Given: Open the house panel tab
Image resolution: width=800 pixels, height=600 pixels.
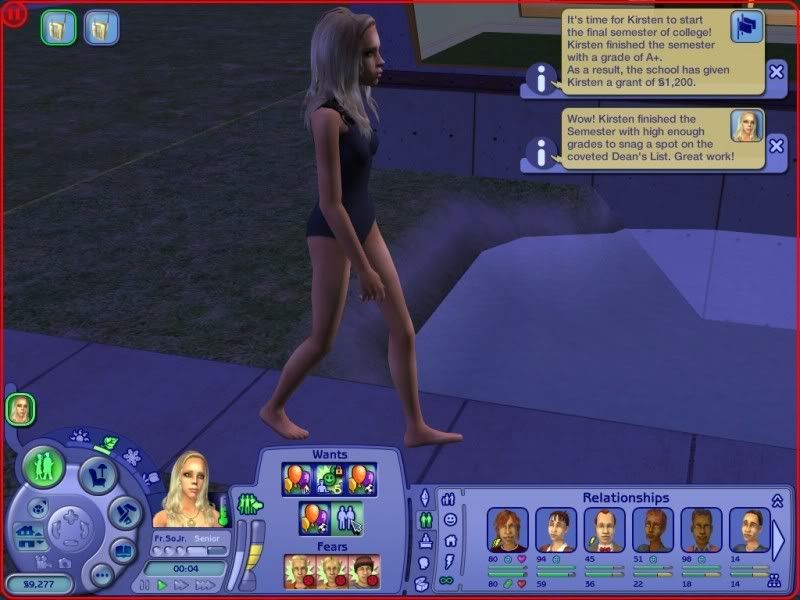Looking at the screenshot, I should (450, 540).
